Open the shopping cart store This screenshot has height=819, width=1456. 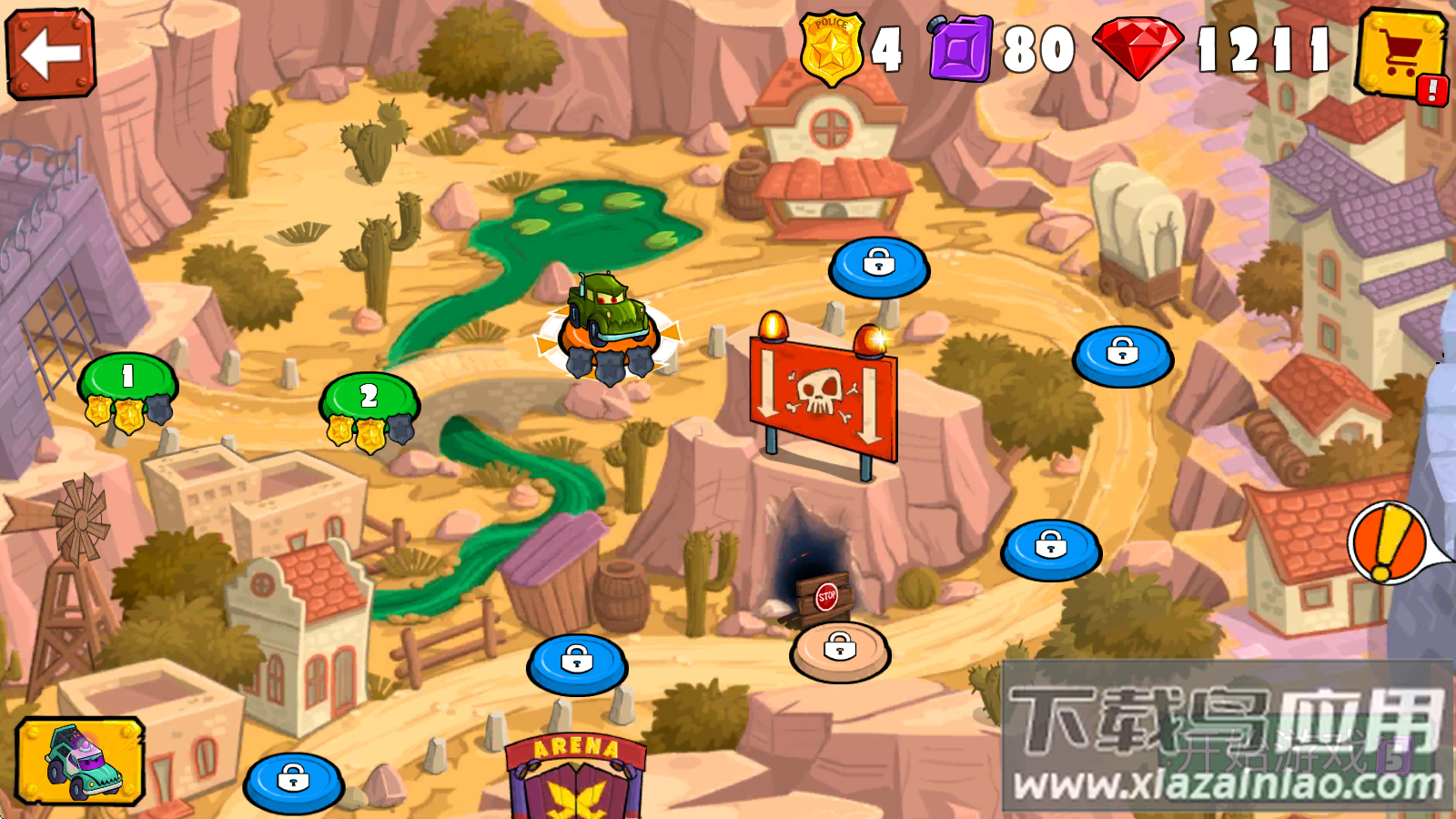[1400, 54]
